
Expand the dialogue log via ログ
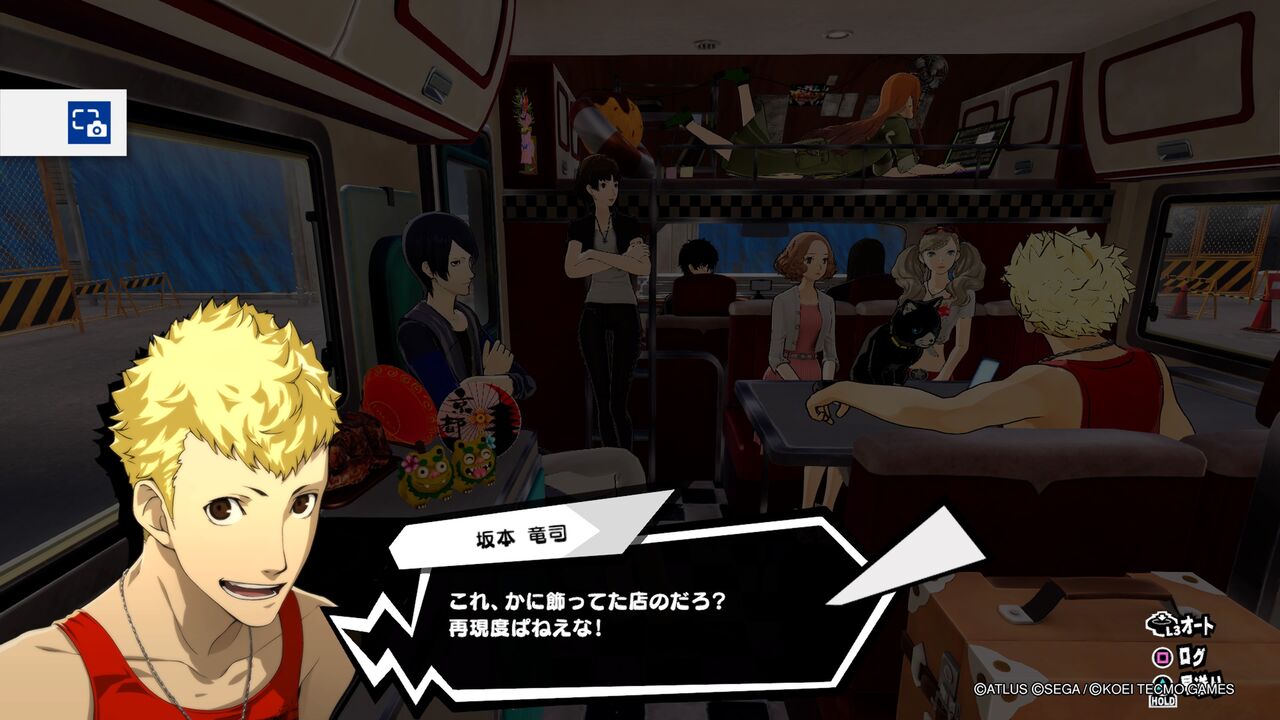[x=1190, y=655]
